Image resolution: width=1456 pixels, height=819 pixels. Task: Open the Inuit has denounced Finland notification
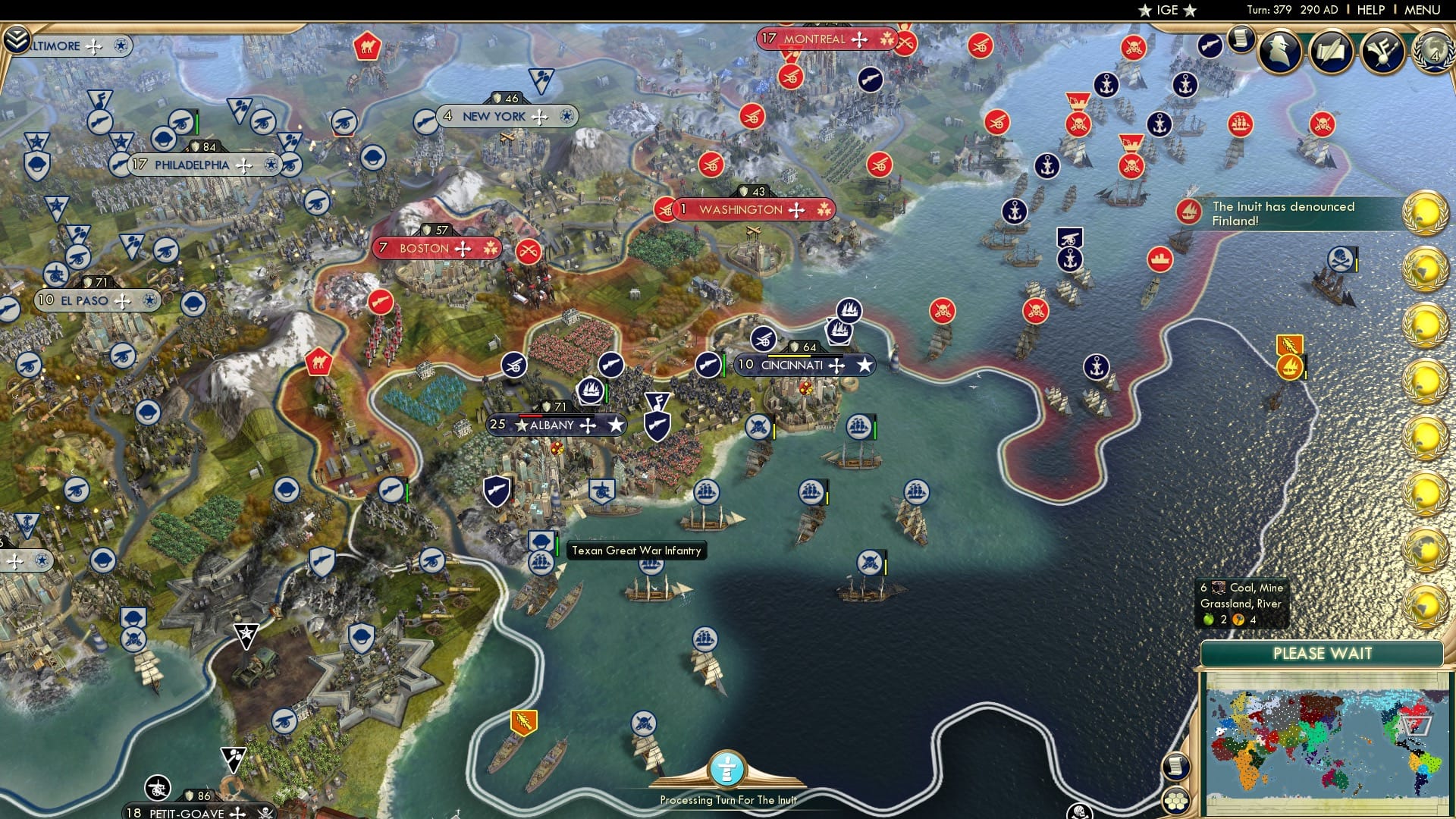point(1308,213)
